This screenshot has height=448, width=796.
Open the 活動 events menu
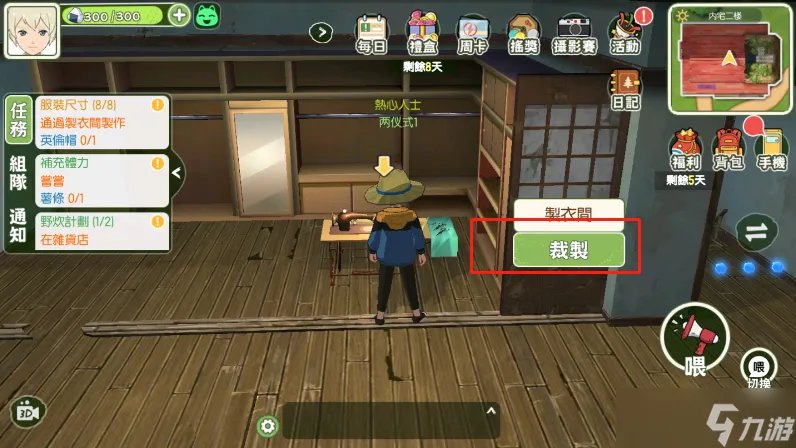625,33
